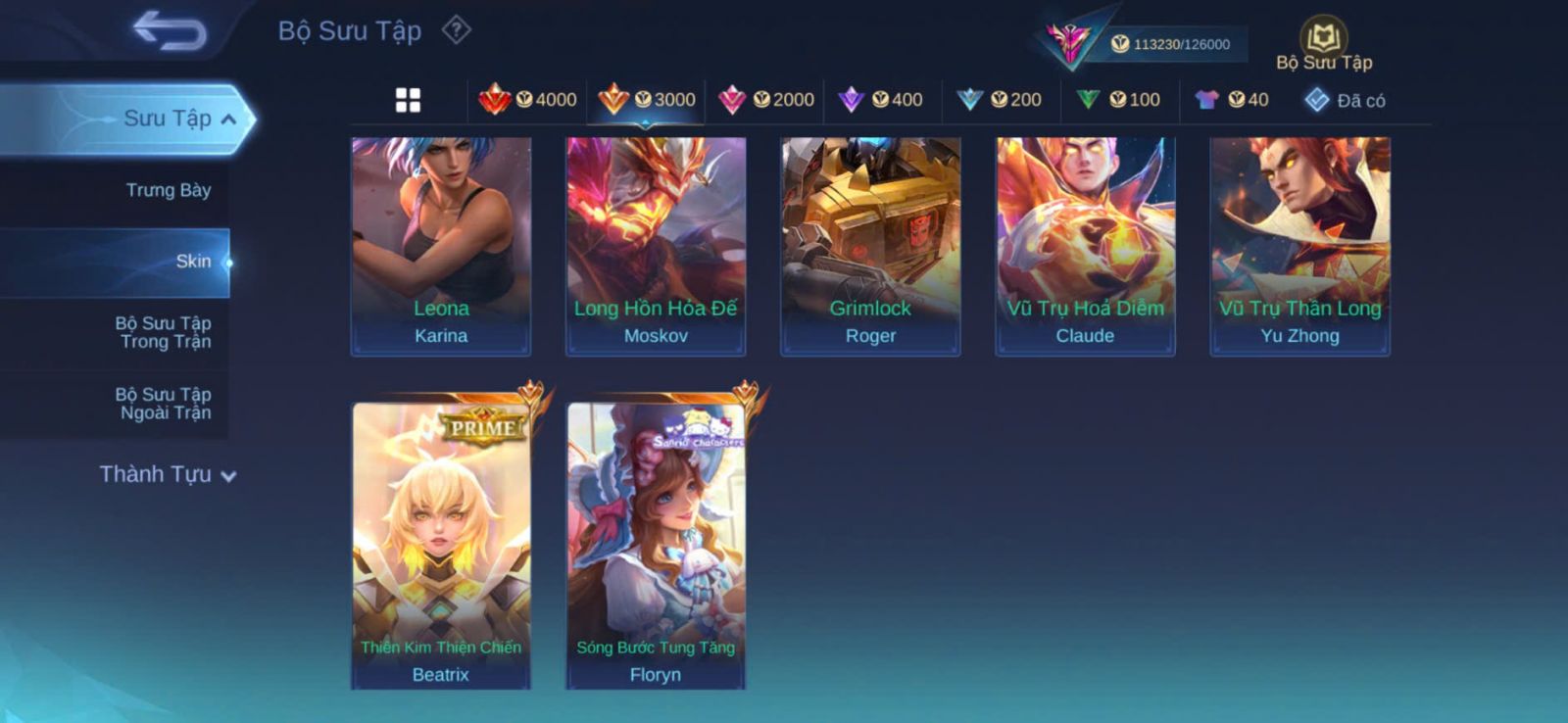Filter skins by 400 points tier
The image size is (1568, 723).
(882, 100)
